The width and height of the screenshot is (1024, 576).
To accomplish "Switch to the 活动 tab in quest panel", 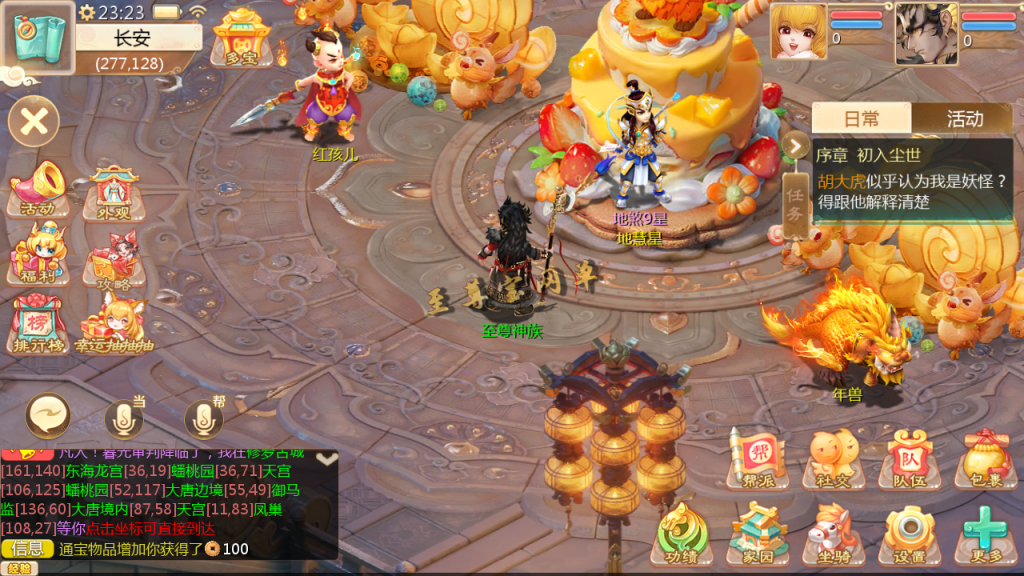I will [x=964, y=119].
